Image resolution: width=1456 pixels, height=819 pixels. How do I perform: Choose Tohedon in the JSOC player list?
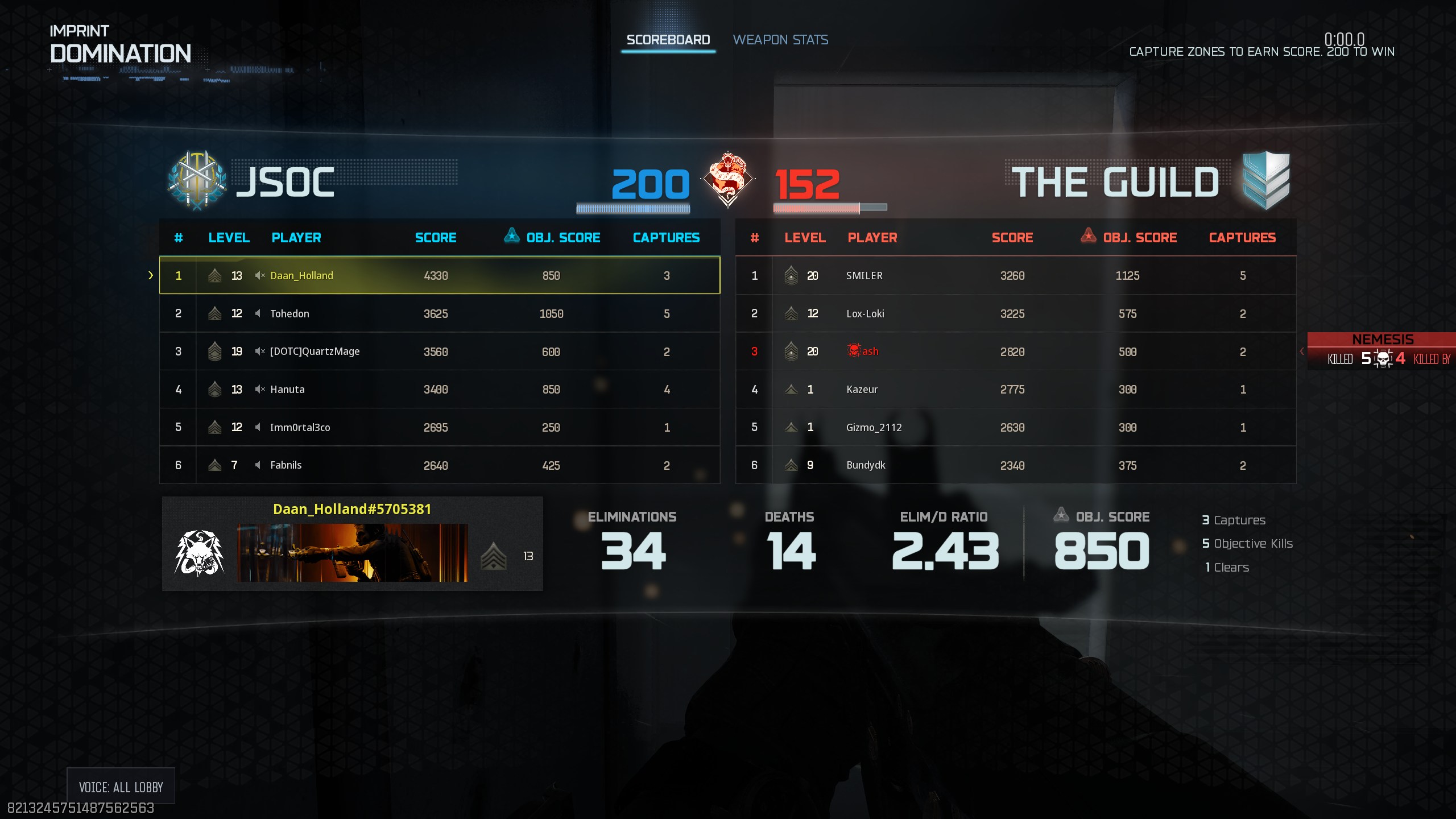click(x=439, y=313)
